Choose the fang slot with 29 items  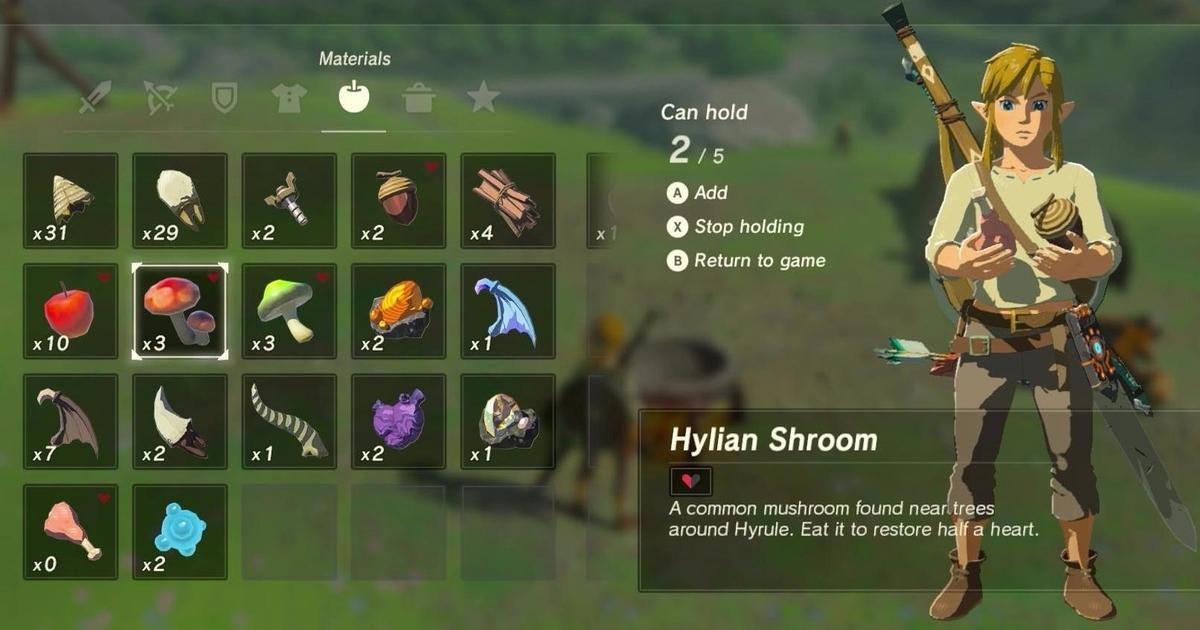point(180,201)
